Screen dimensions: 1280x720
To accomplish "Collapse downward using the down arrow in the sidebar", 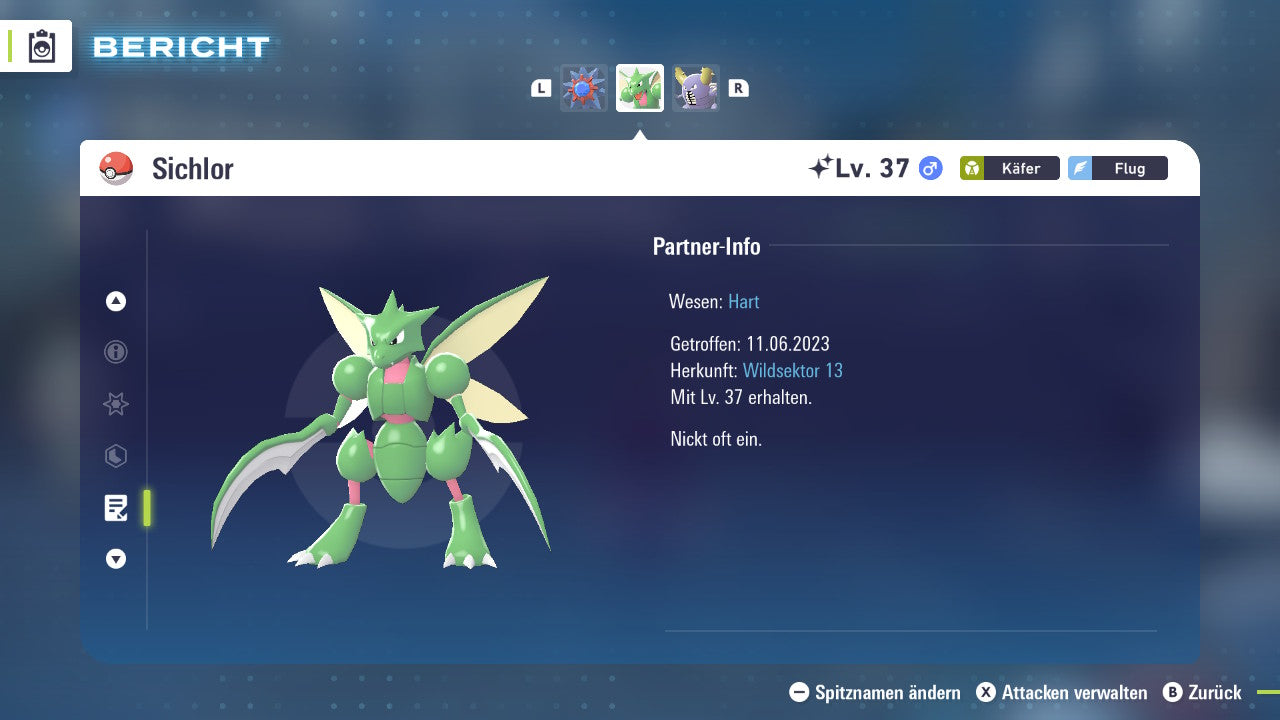I will tap(115, 559).
